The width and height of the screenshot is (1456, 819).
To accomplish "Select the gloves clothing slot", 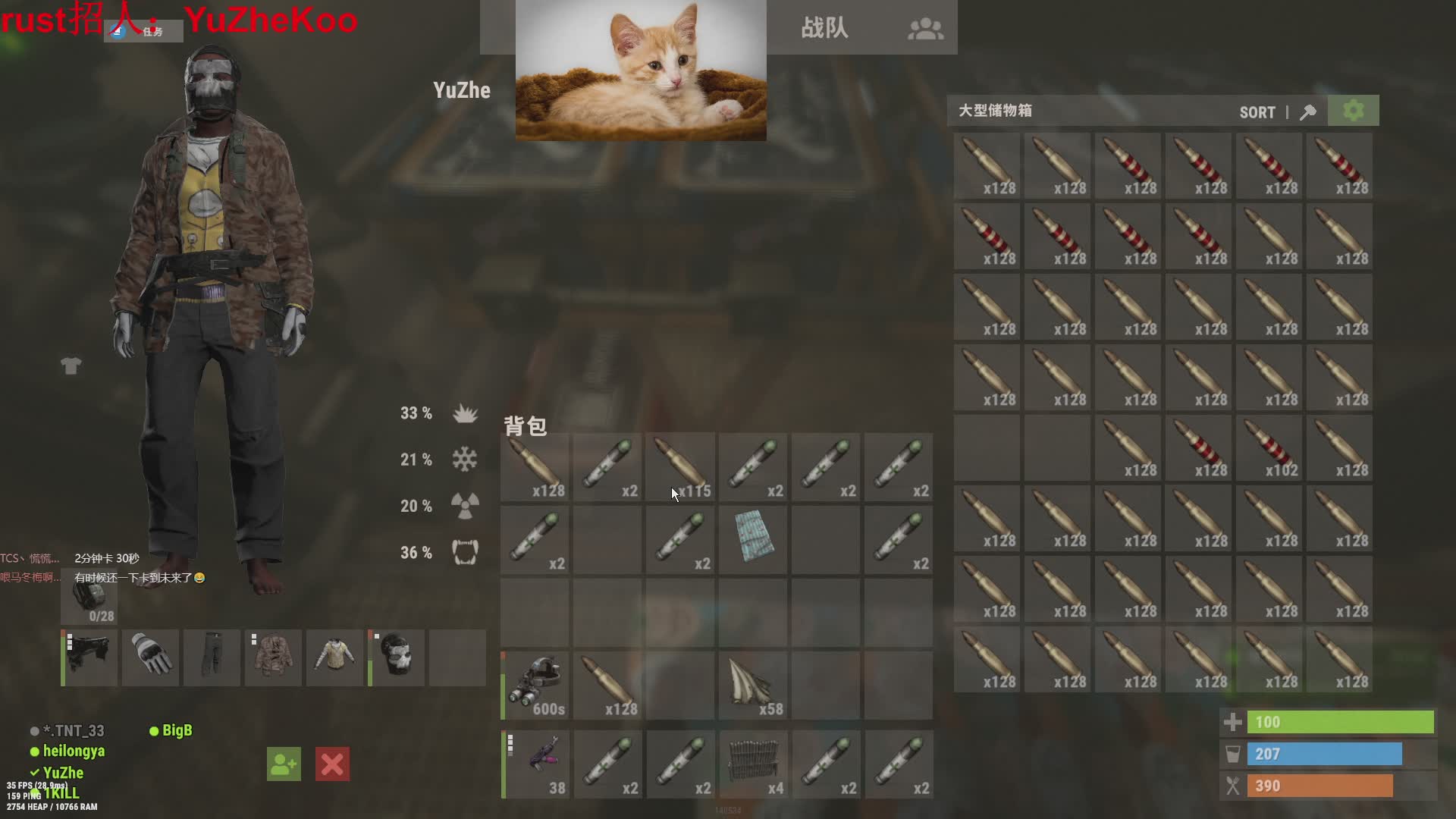I will [151, 657].
